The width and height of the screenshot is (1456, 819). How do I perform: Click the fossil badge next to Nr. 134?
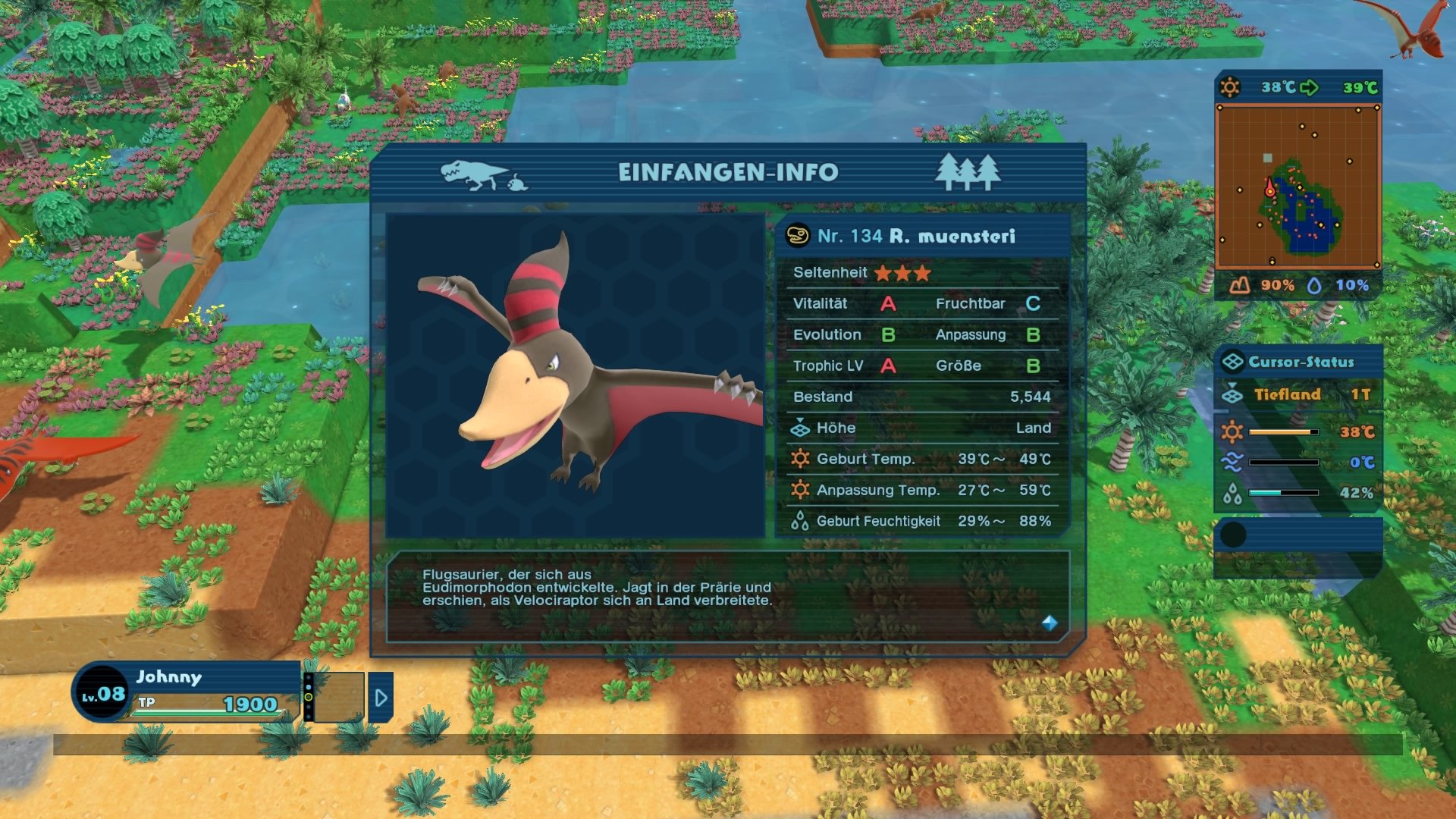pyautogui.click(x=797, y=236)
